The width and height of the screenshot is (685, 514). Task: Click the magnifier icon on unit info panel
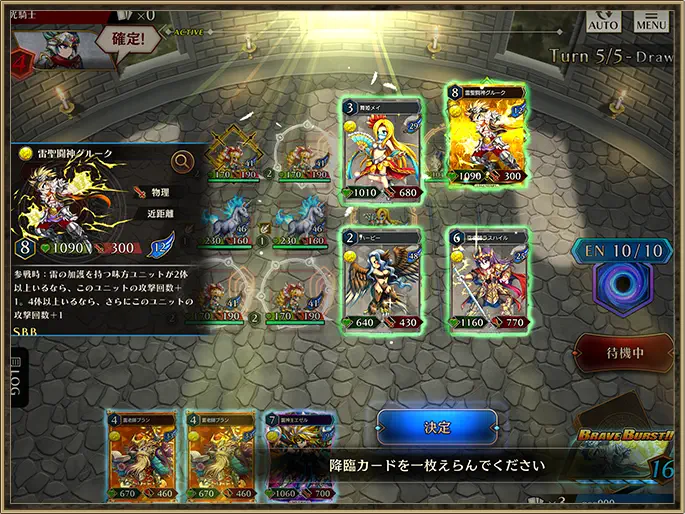(x=183, y=161)
